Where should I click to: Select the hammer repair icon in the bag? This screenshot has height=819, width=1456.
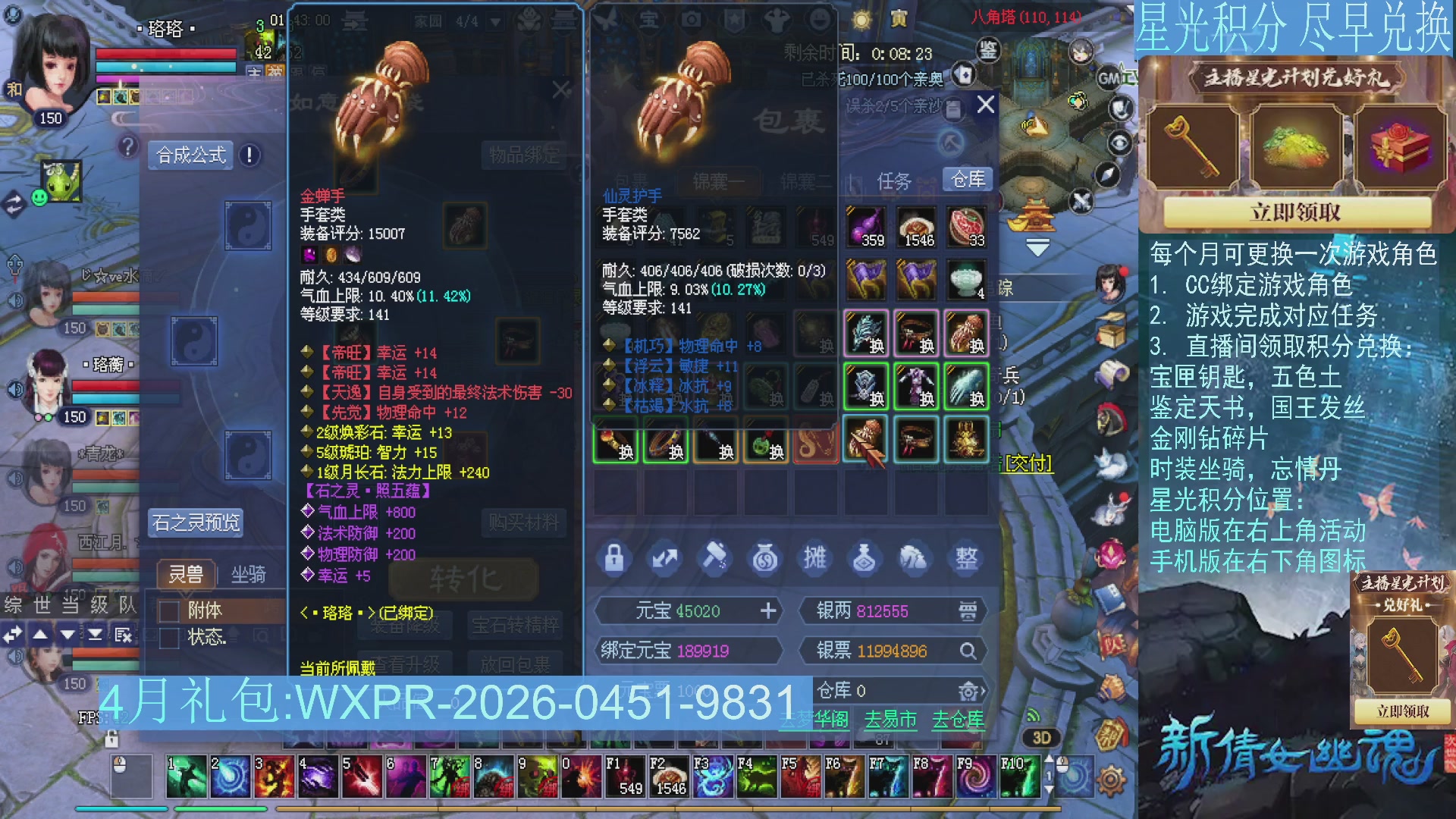pyautogui.click(x=714, y=559)
